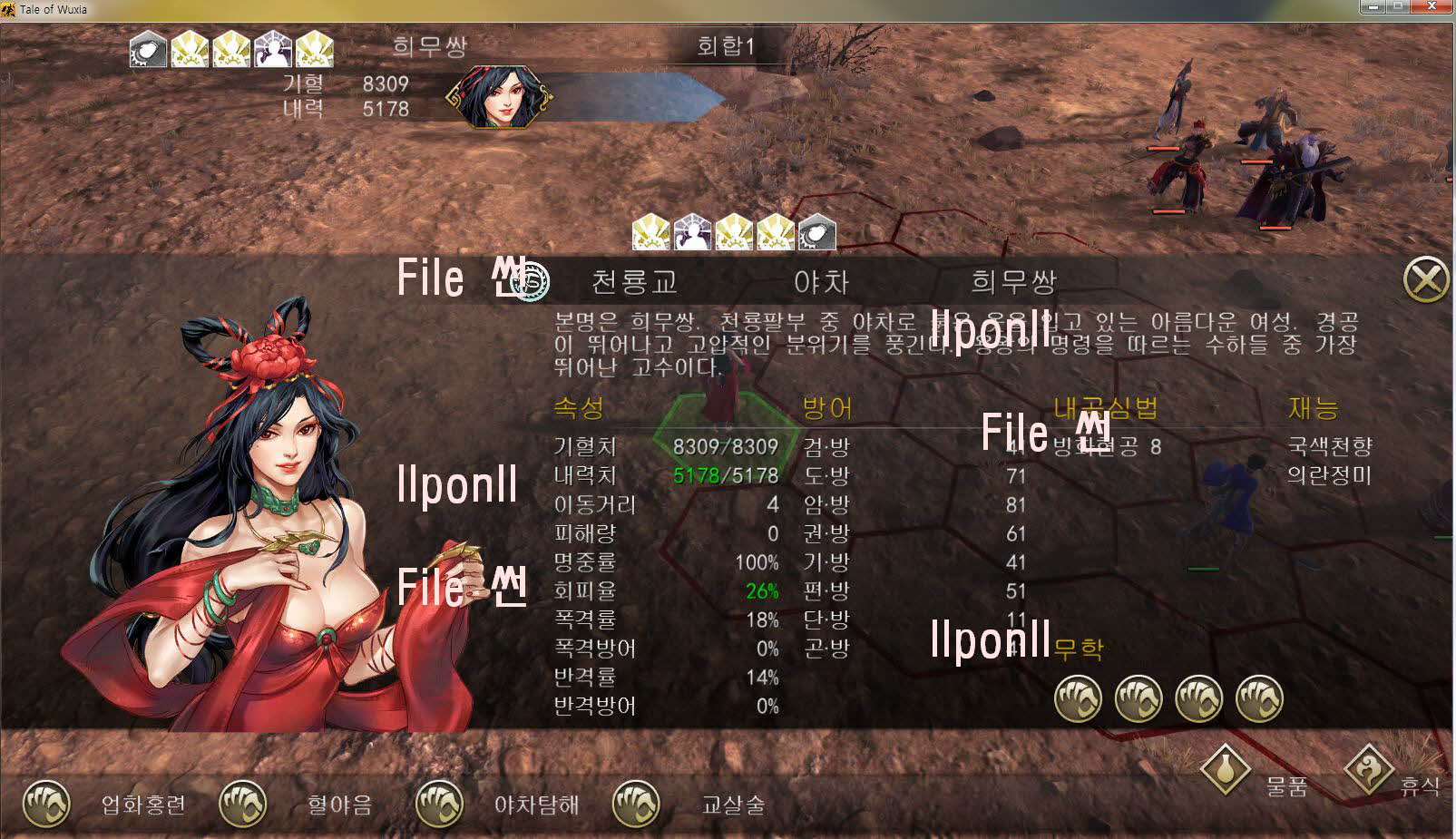Use the 업화홍련 skill
This screenshot has width=1456, height=839.
click(x=46, y=804)
